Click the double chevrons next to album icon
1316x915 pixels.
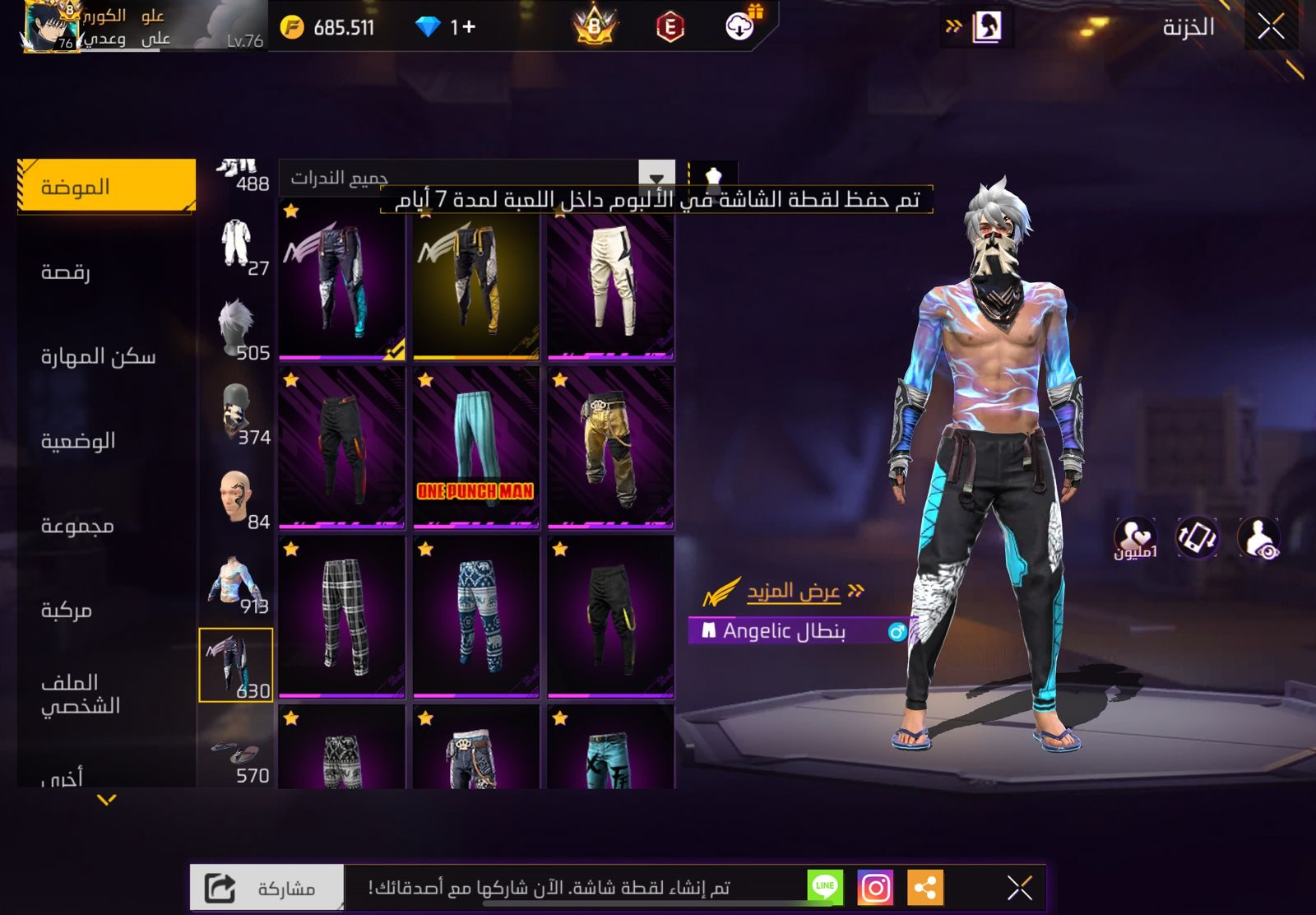tap(954, 26)
